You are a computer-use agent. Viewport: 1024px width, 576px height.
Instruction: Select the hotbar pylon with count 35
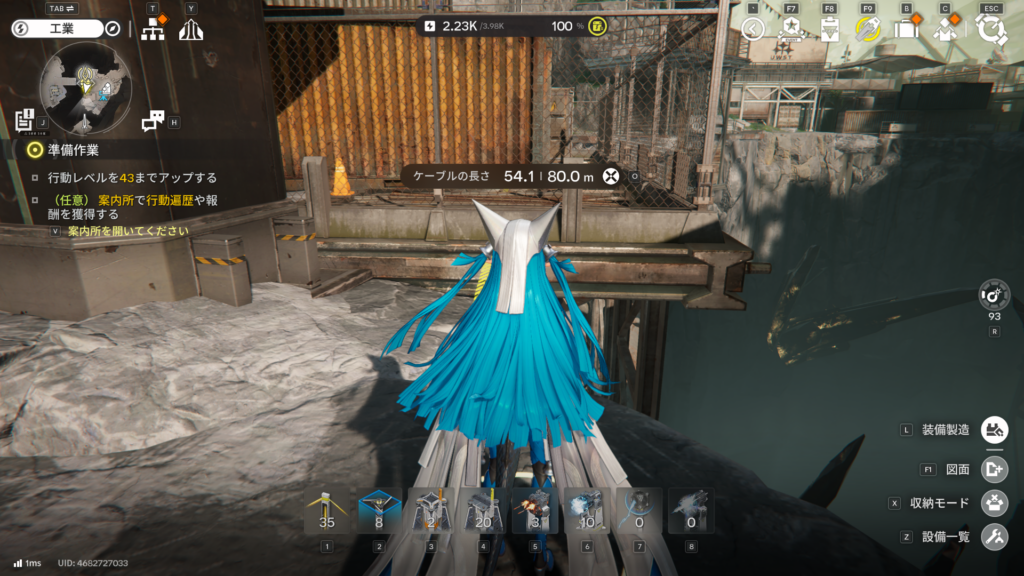tap(326, 510)
